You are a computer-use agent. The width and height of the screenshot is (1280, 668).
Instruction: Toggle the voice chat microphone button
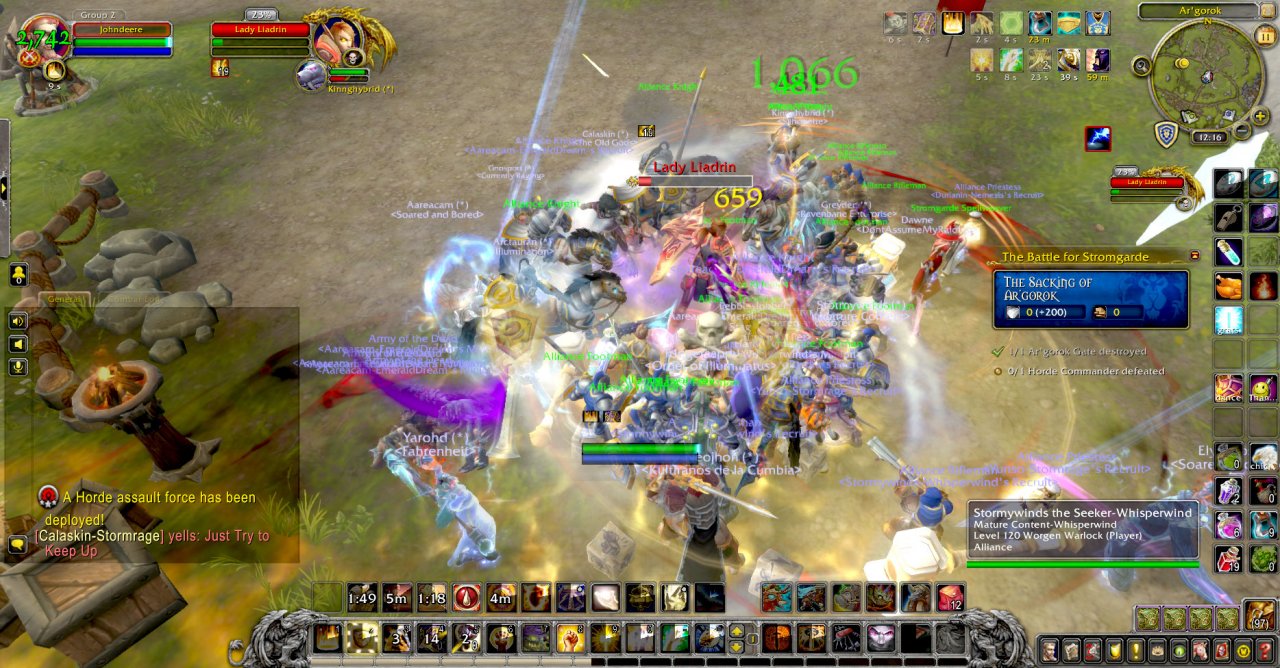click(17, 367)
